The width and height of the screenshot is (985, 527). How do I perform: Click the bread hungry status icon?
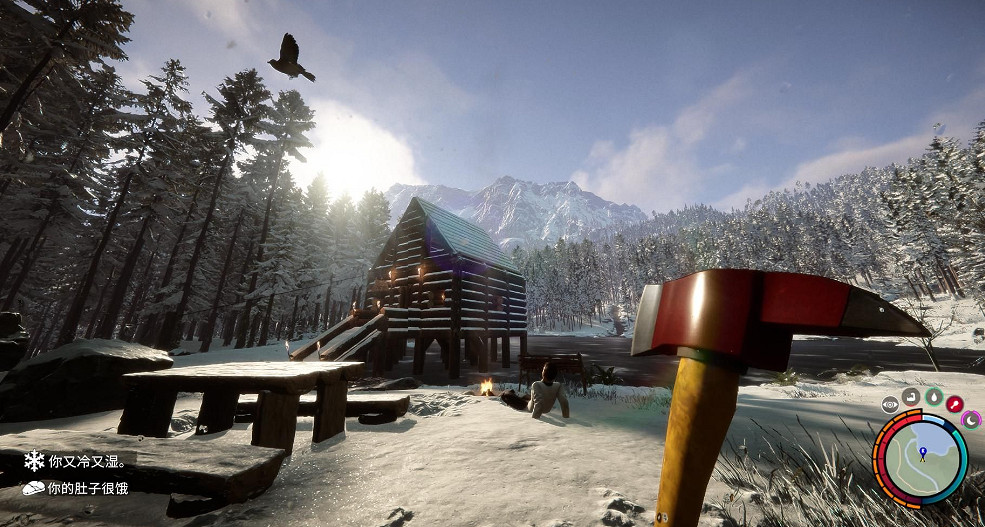pyautogui.click(x=34, y=488)
